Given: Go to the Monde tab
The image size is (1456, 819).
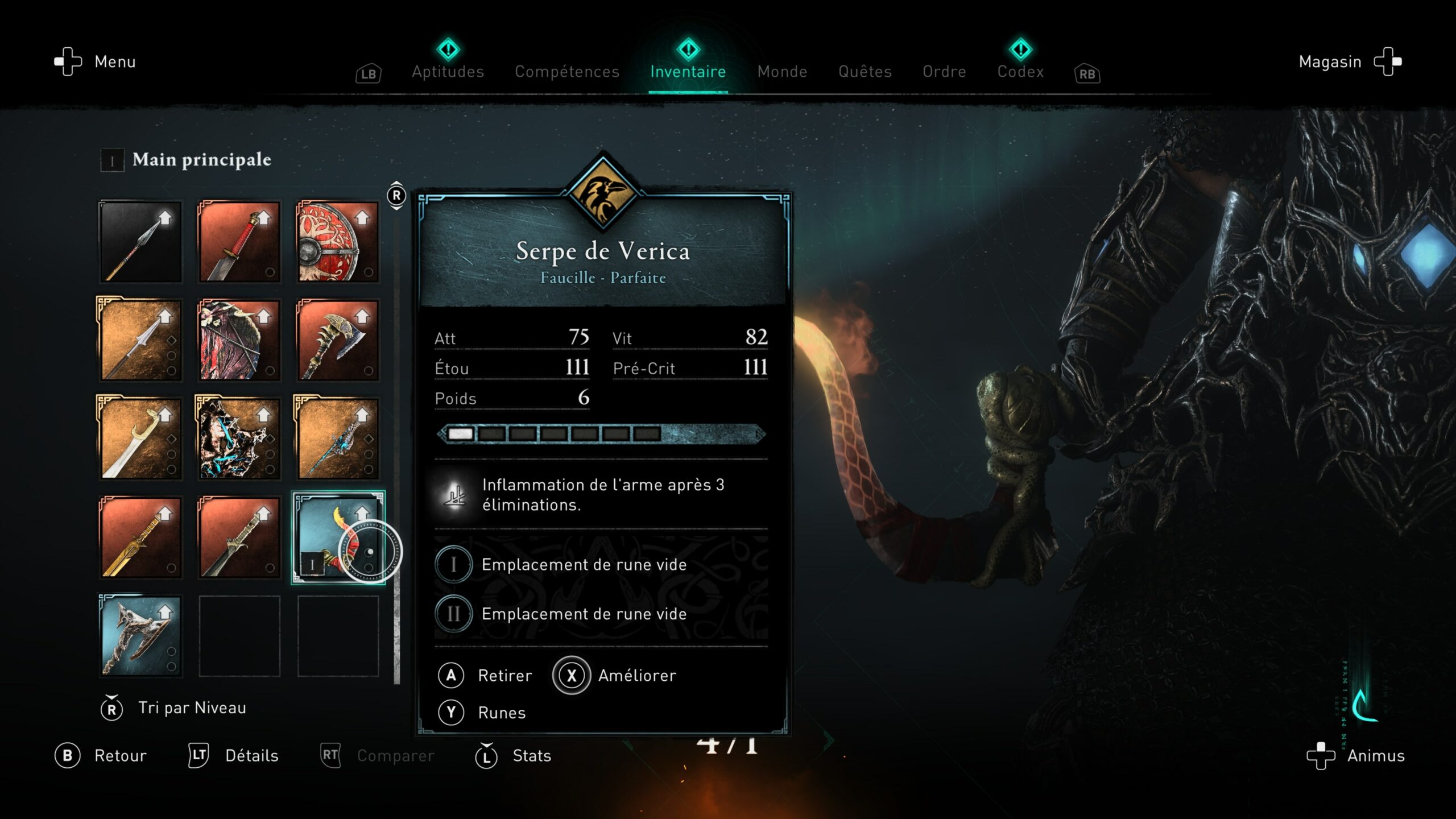Looking at the screenshot, I should 782,72.
